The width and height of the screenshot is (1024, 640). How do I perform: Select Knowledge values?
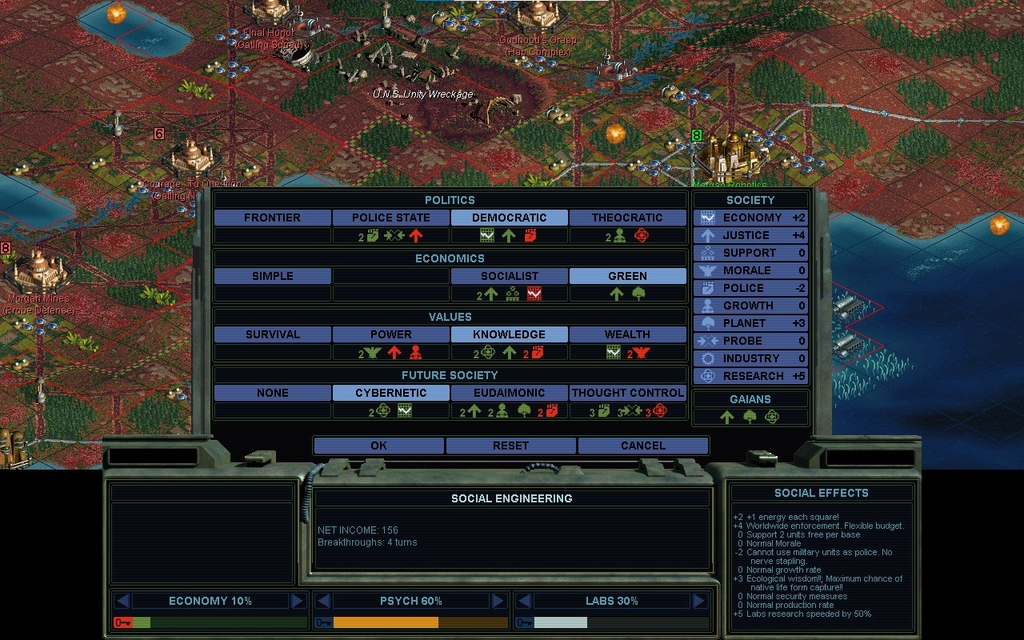(x=509, y=335)
